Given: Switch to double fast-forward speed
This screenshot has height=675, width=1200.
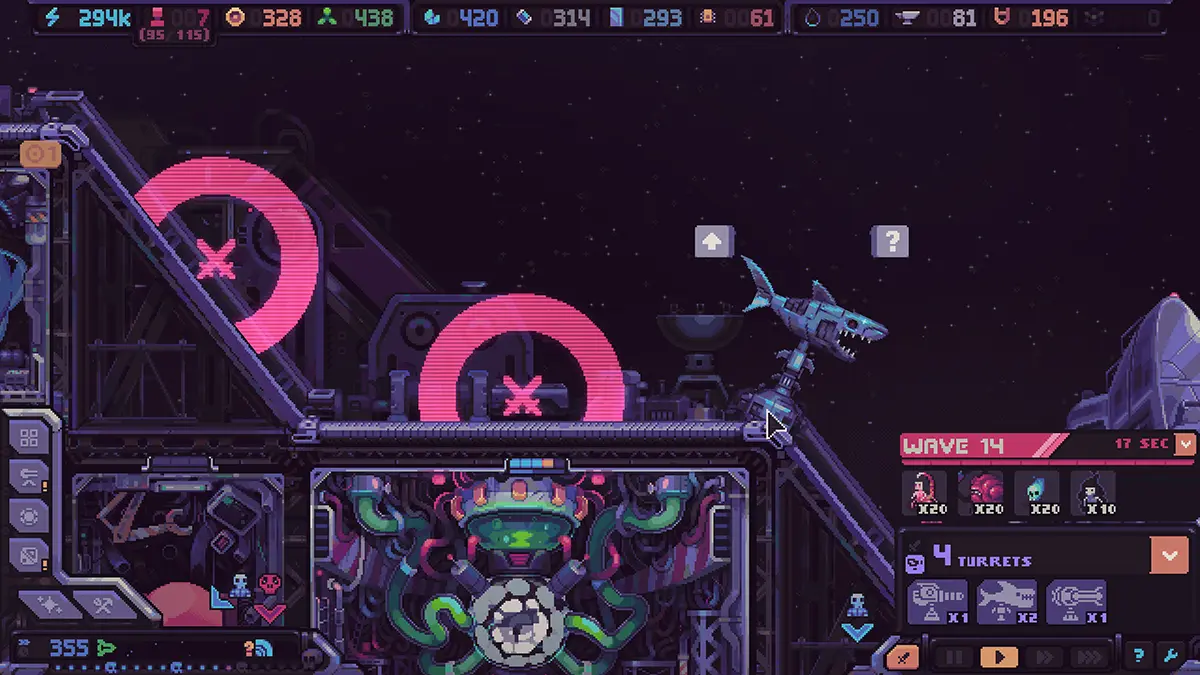Looking at the screenshot, I should pos(1043,657).
